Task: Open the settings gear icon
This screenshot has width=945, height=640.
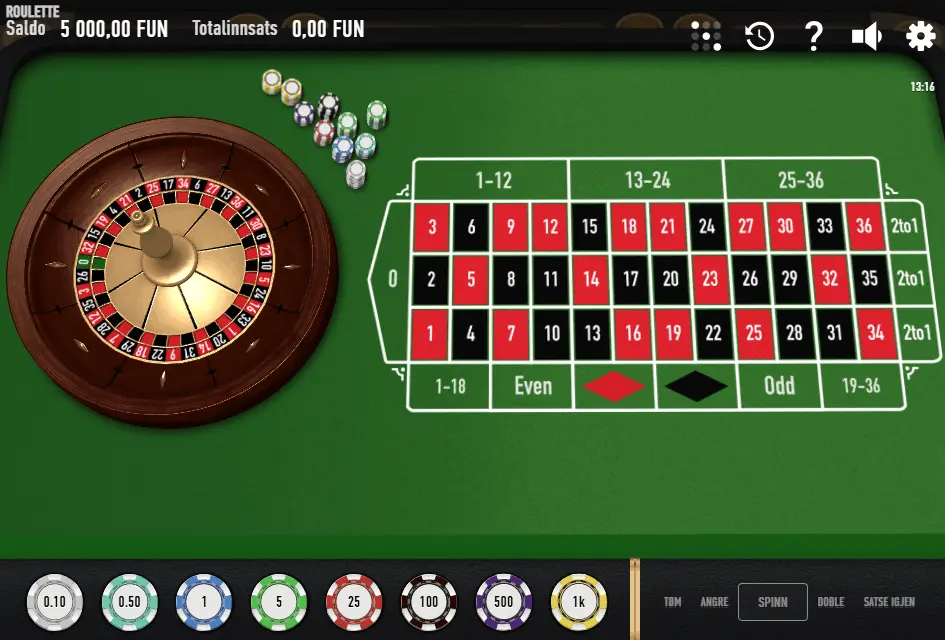Action: tap(920, 37)
